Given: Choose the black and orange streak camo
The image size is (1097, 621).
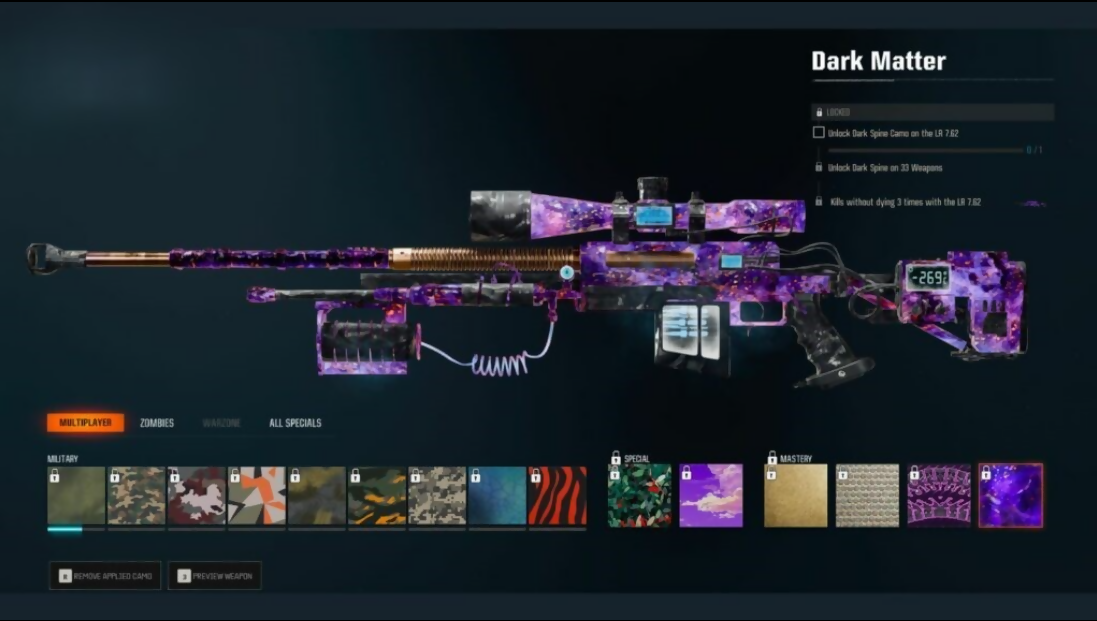Looking at the screenshot, I should pos(377,496).
